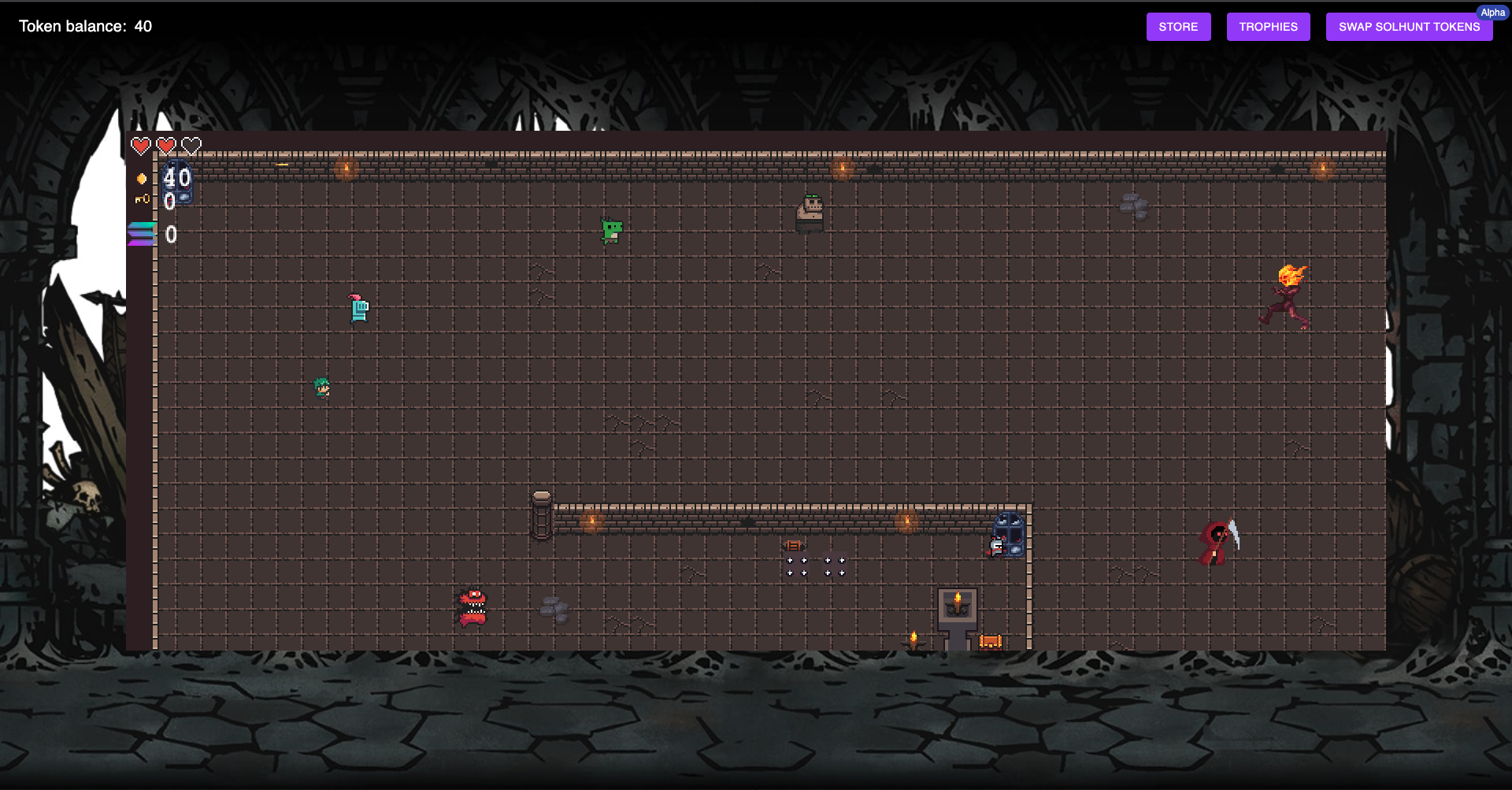
Task: Click the red chomping monster enemy
Action: click(x=471, y=608)
